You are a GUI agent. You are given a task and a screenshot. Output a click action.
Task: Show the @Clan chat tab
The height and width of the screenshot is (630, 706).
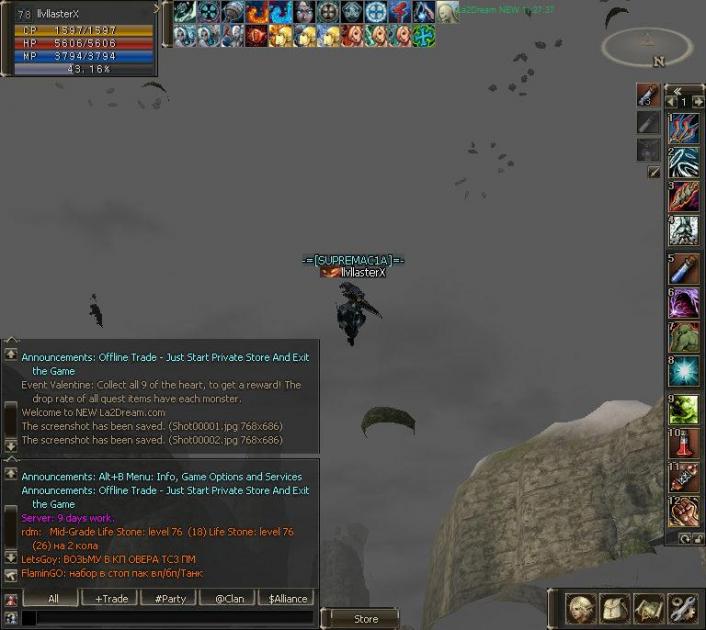coord(229,598)
